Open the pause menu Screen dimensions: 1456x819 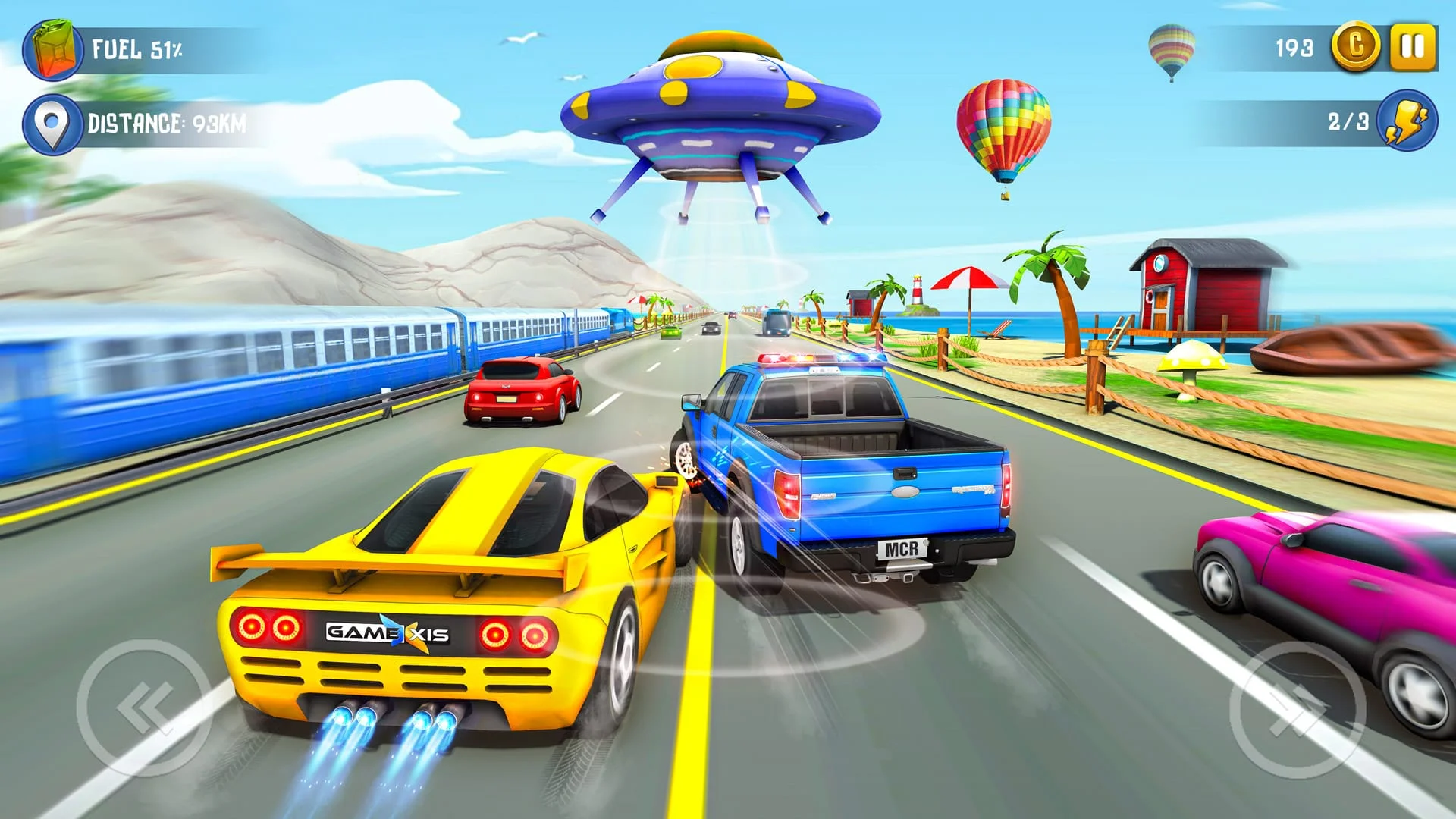pos(1412,47)
